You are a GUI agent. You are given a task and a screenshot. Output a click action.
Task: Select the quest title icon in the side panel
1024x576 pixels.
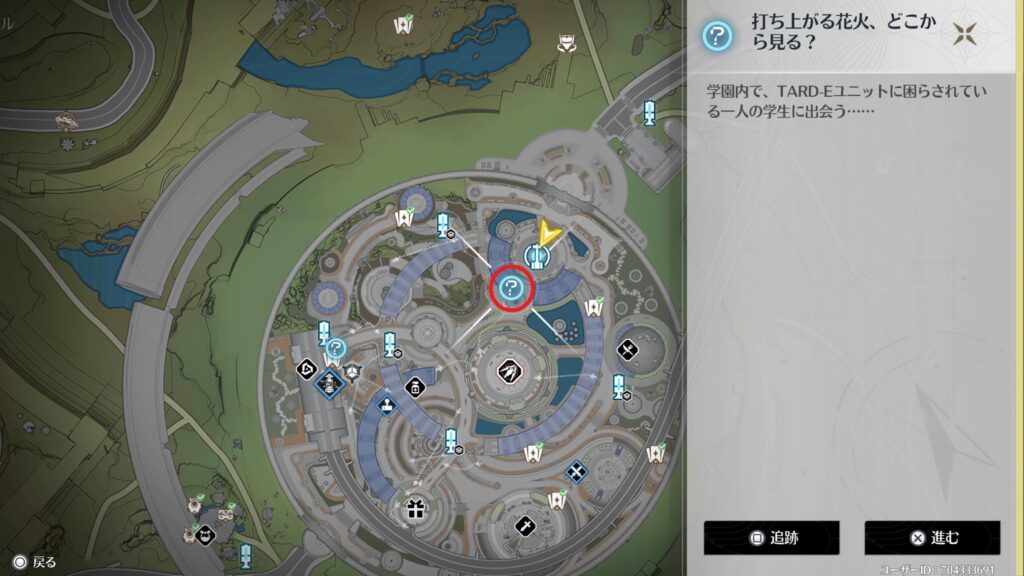tap(716, 38)
